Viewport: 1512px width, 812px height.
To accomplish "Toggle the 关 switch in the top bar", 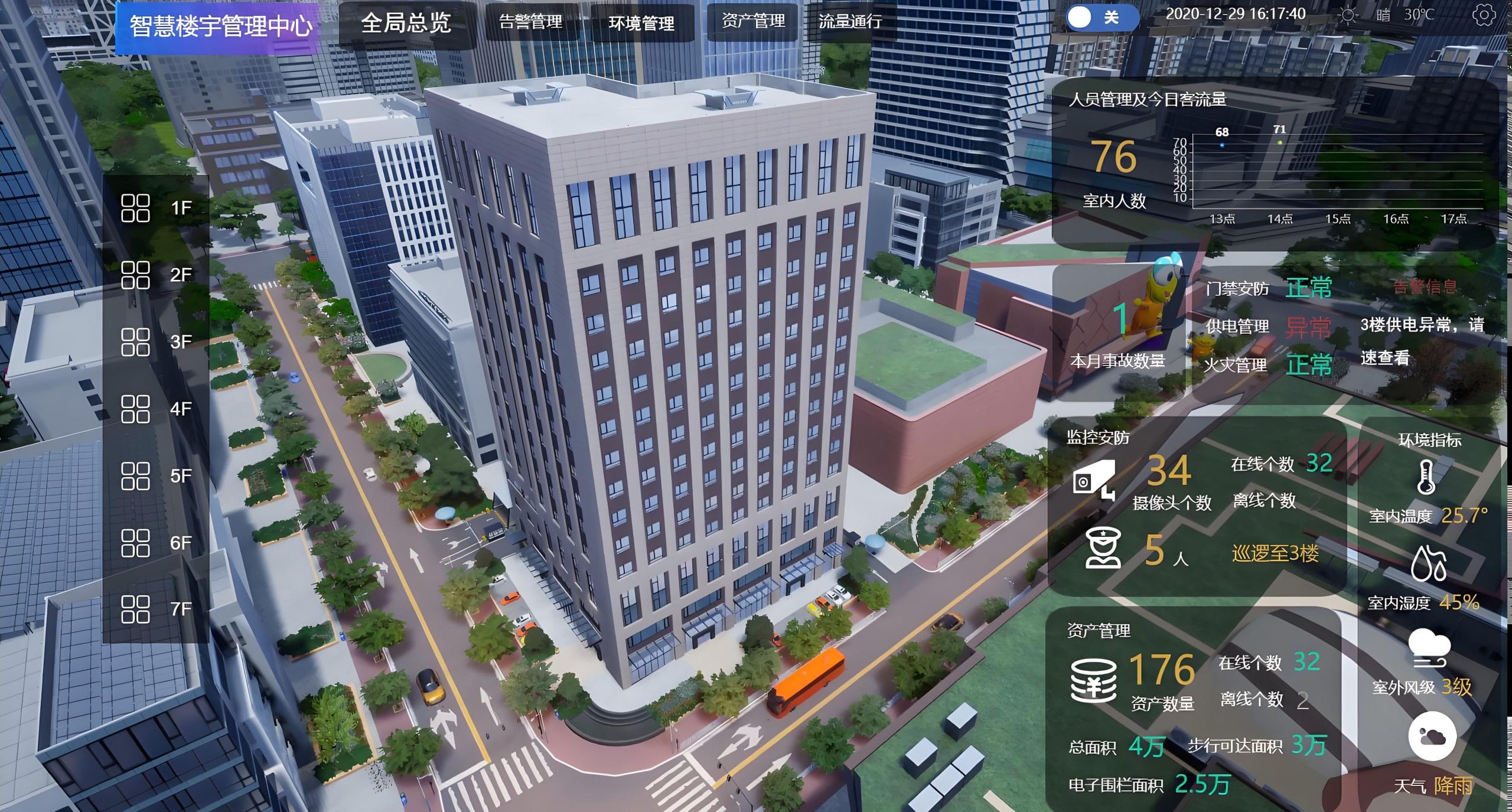I will (1101, 17).
